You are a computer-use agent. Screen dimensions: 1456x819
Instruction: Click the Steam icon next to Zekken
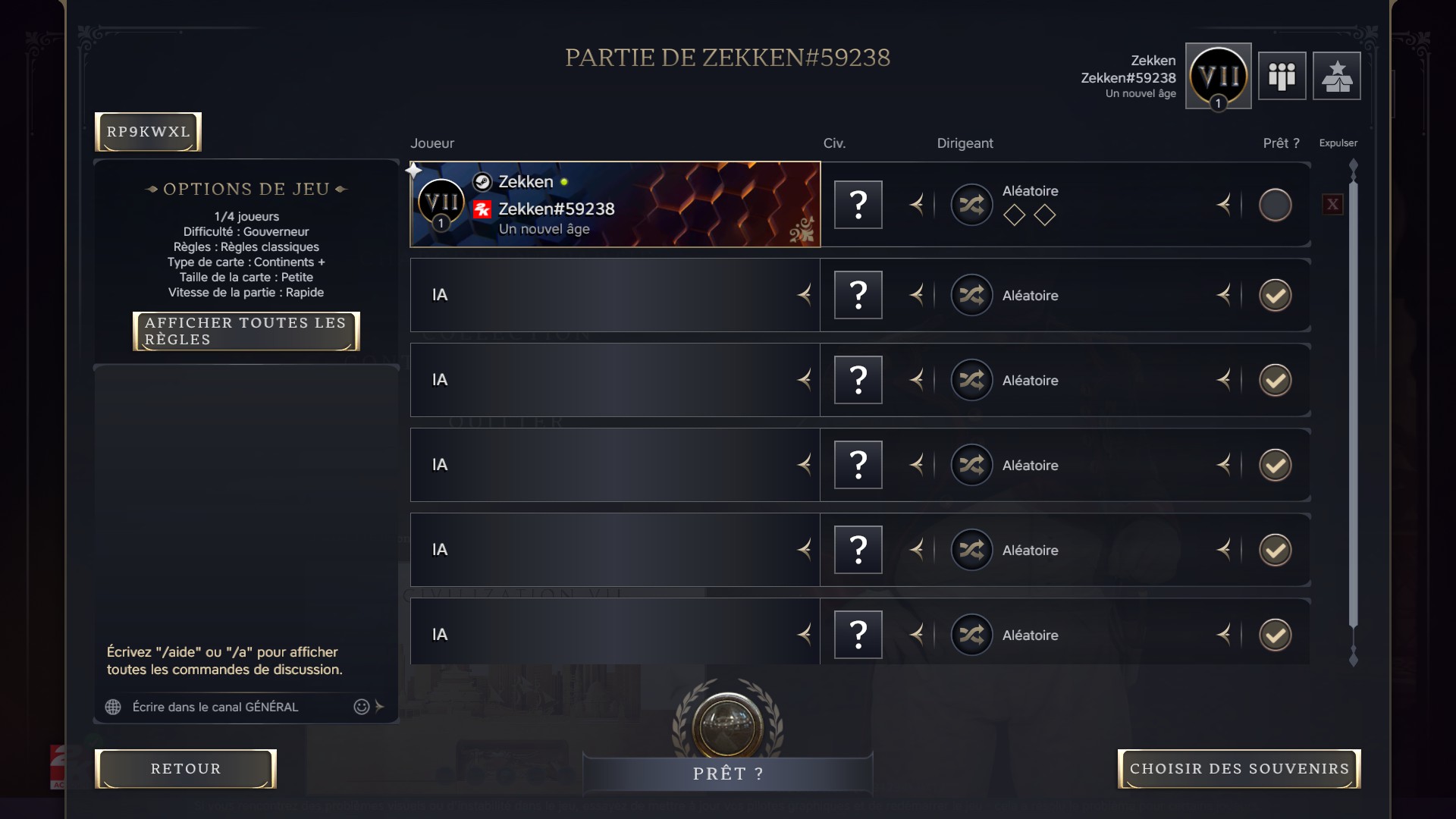[x=482, y=181]
